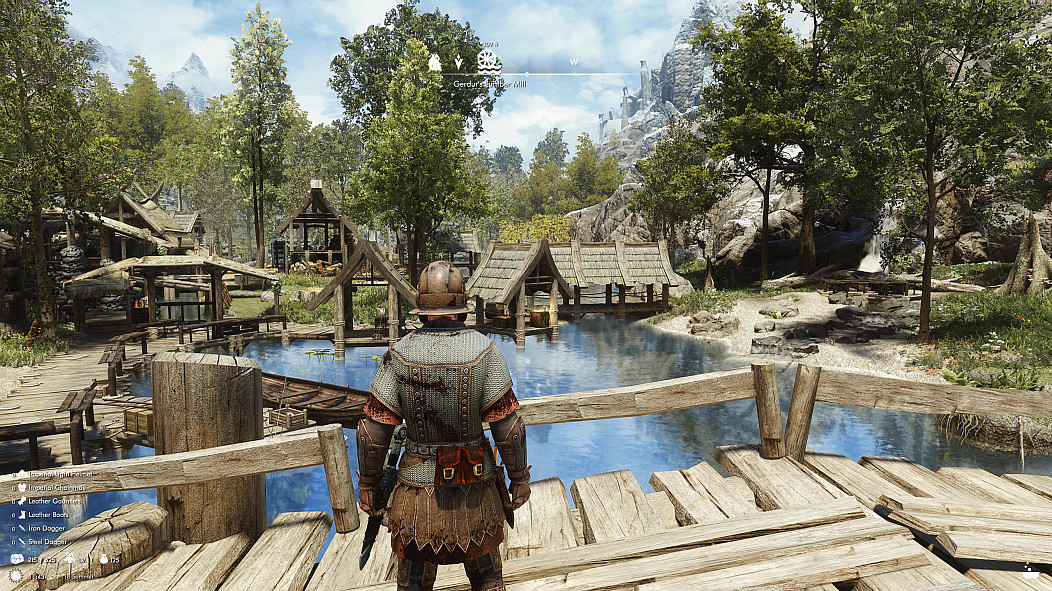The image size is (1052, 591).
Task: Select the arrowhead quest marker on the compass
Action: click(x=458, y=63)
